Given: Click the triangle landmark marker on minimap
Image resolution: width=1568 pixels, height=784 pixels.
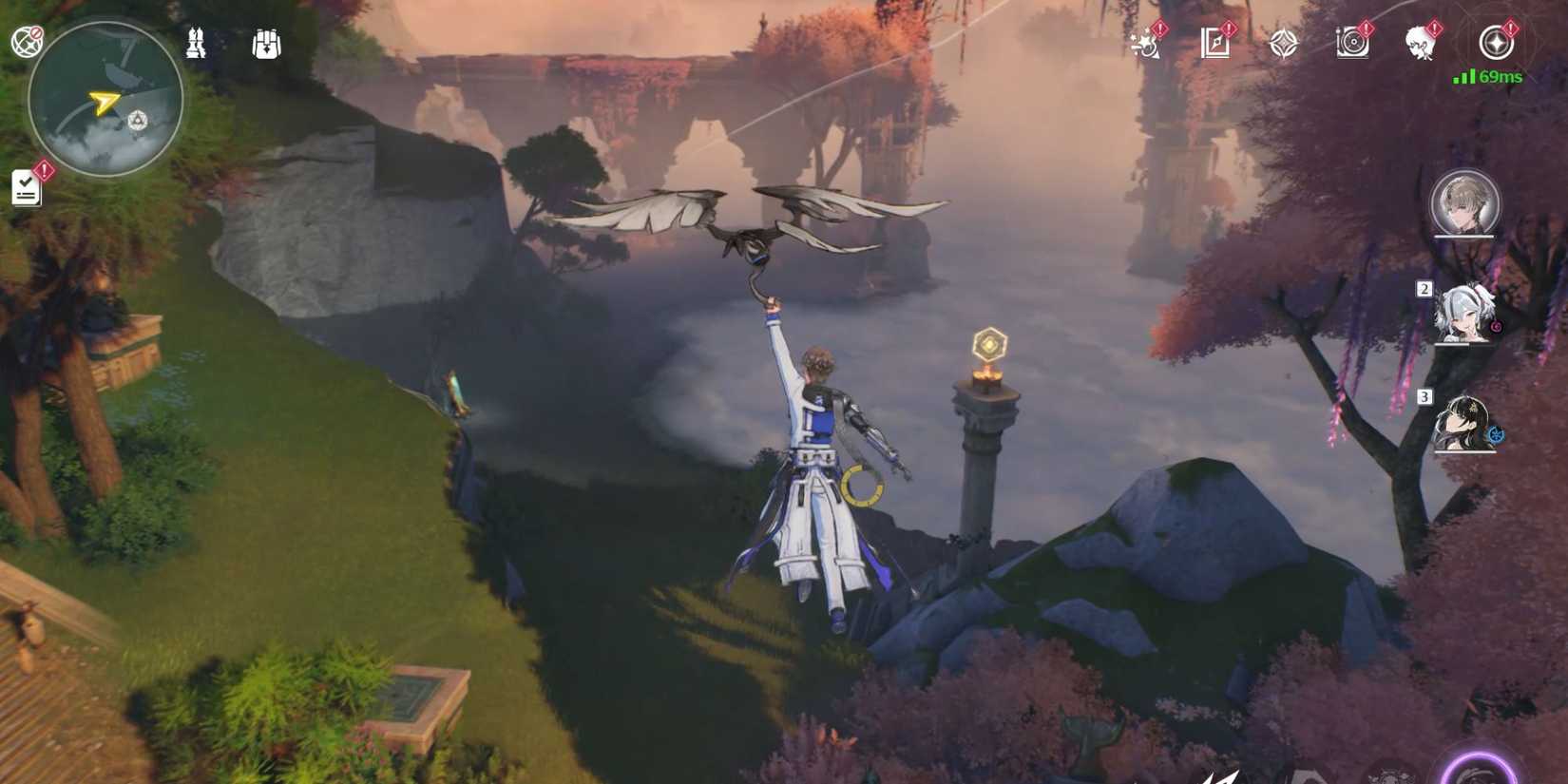Looking at the screenshot, I should [137, 121].
